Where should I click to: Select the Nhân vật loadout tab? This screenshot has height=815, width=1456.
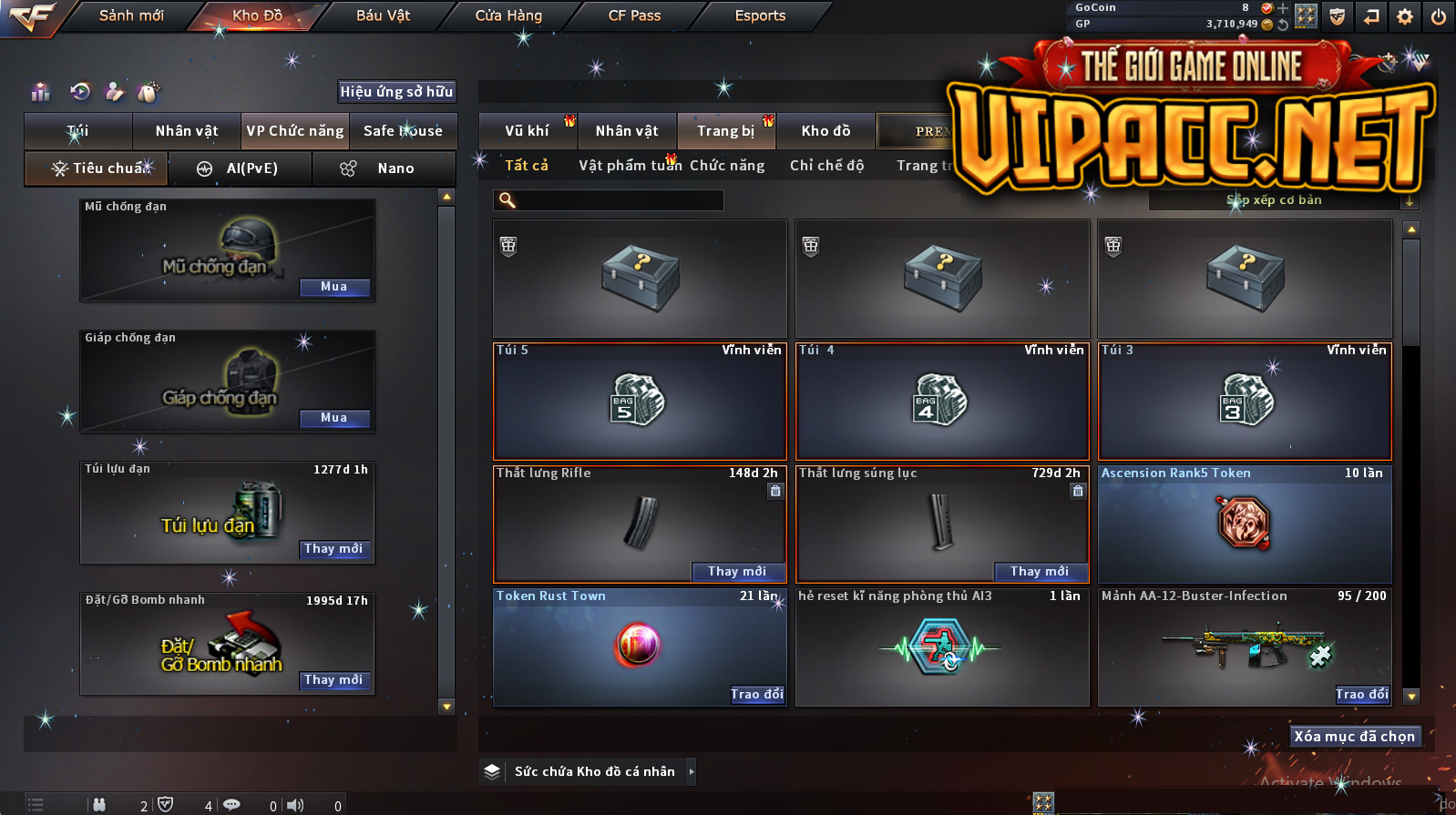187,131
